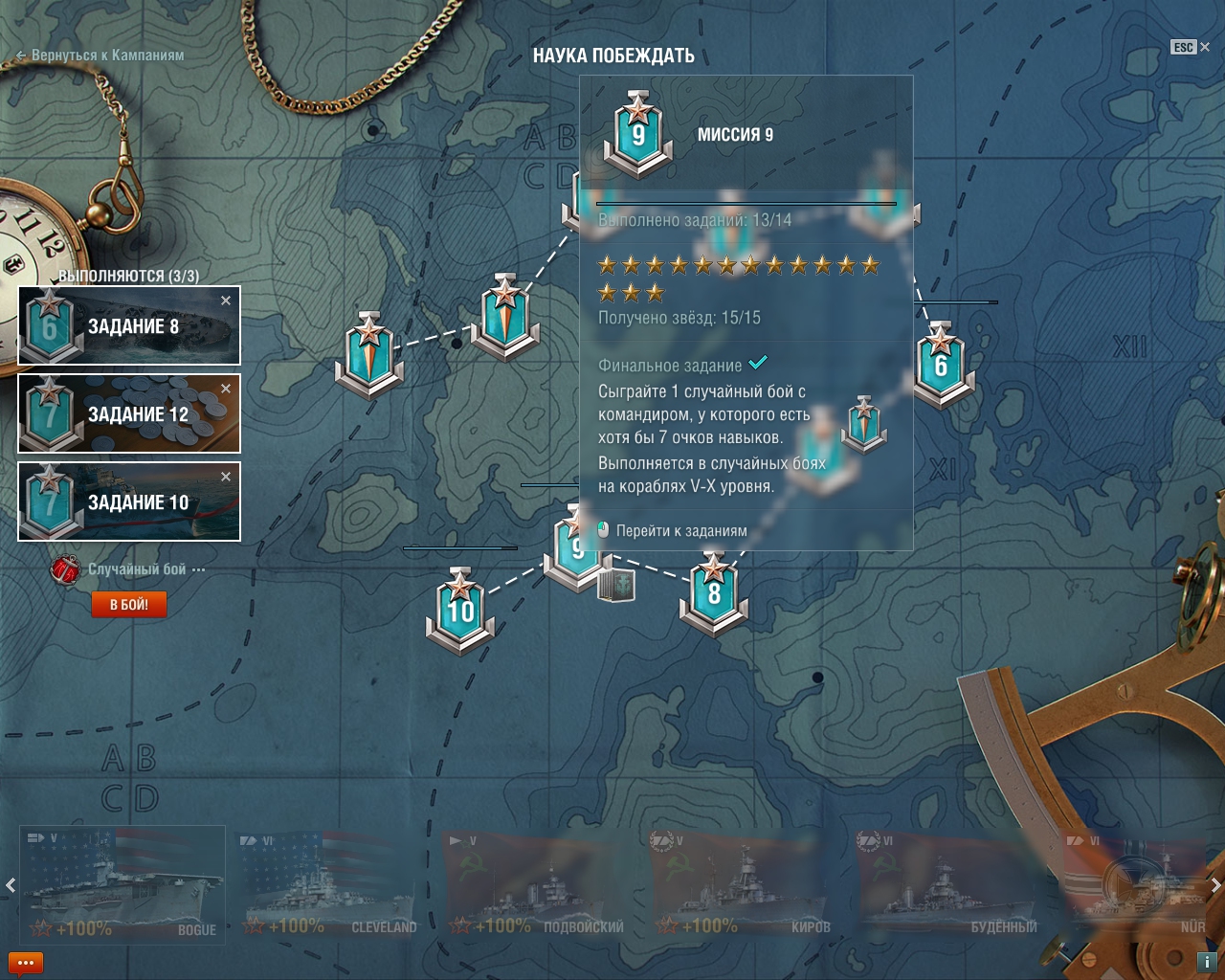Select mission 8 marker on the map
The image size is (1225, 980).
pos(714,593)
